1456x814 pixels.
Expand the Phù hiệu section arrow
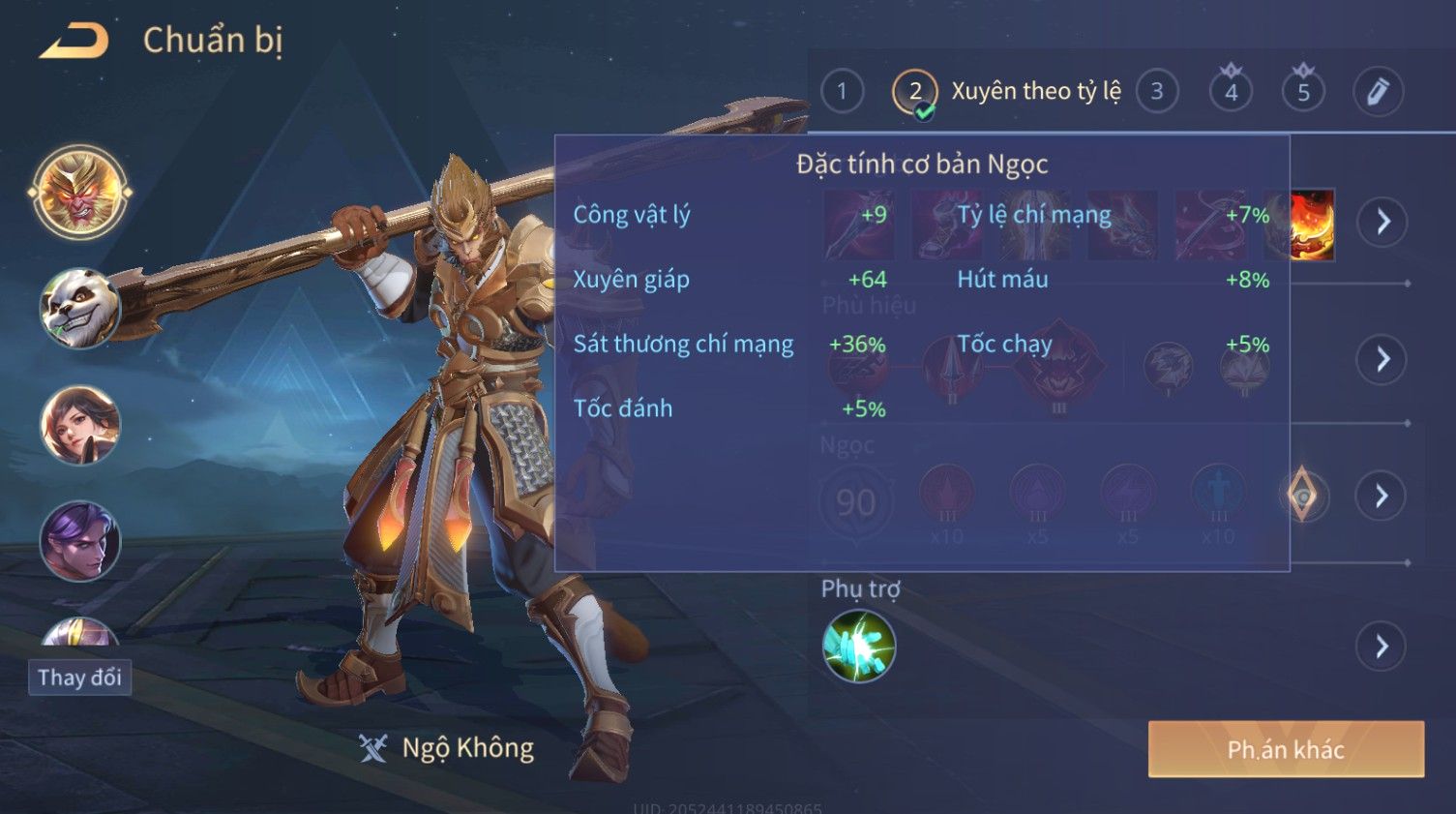click(1382, 359)
